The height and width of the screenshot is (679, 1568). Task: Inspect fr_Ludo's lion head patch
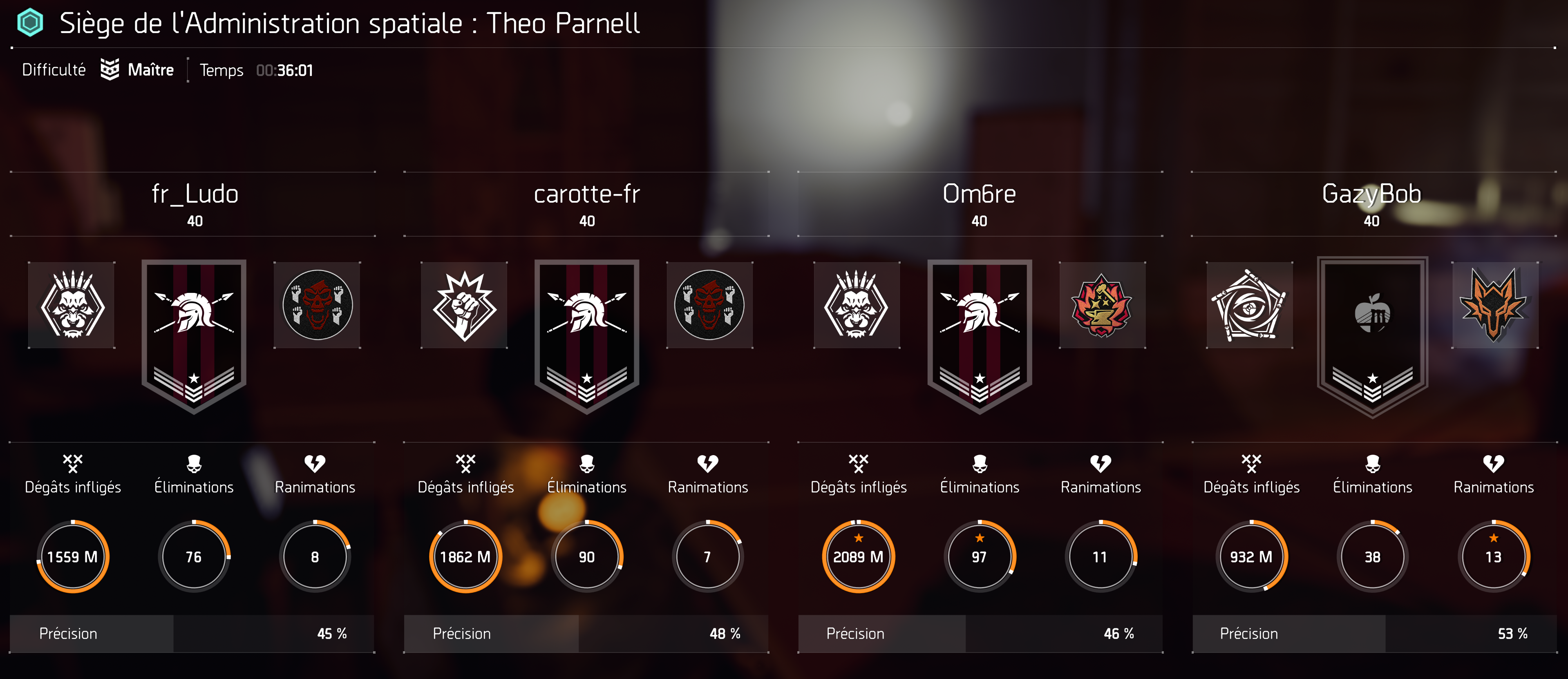click(72, 305)
